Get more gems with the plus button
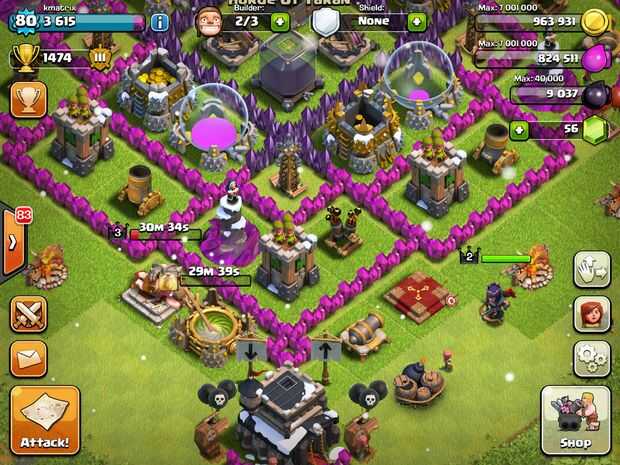Screen dimensions: 620x465 click(518, 130)
